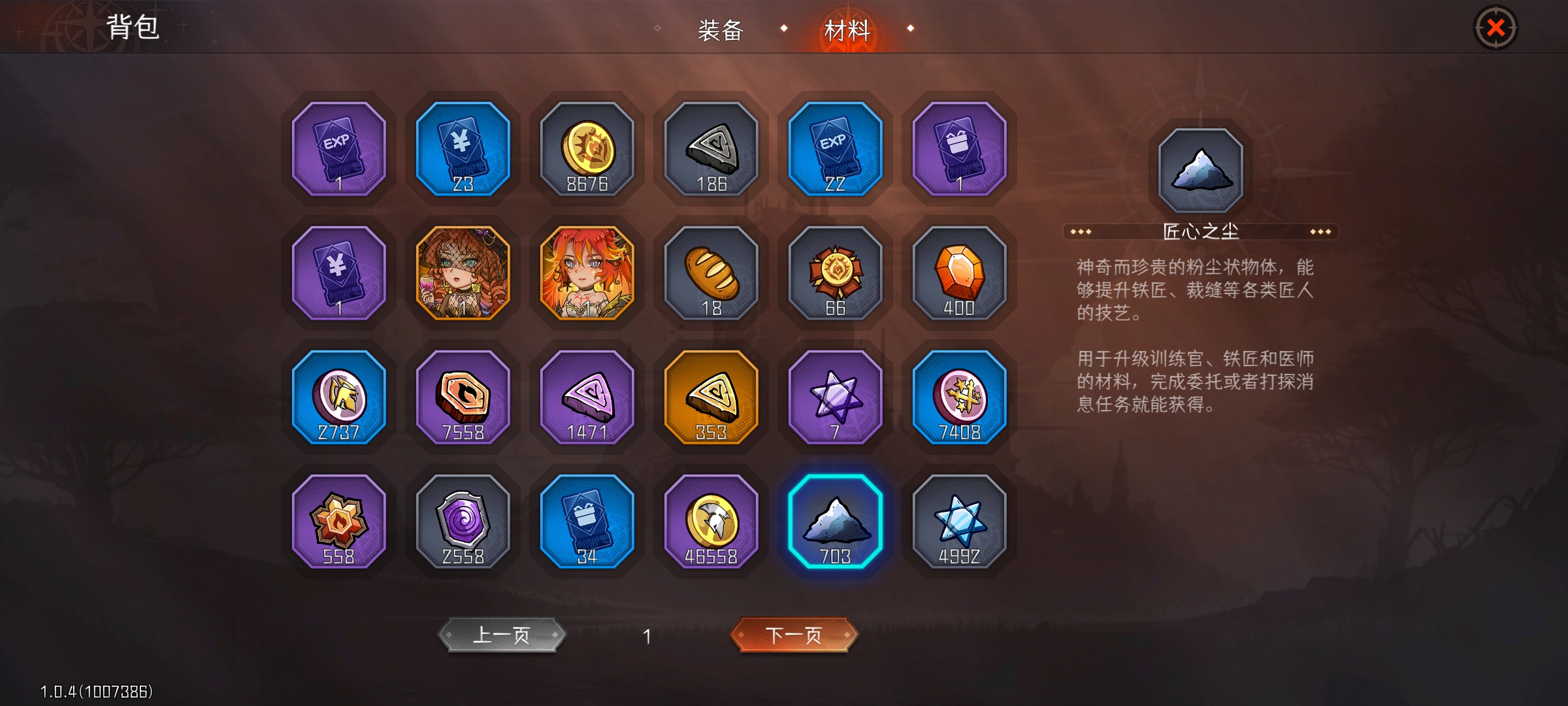The height and width of the screenshot is (706, 1568).
Task: Choose the veiled brunette character portrait item
Action: (463, 273)
